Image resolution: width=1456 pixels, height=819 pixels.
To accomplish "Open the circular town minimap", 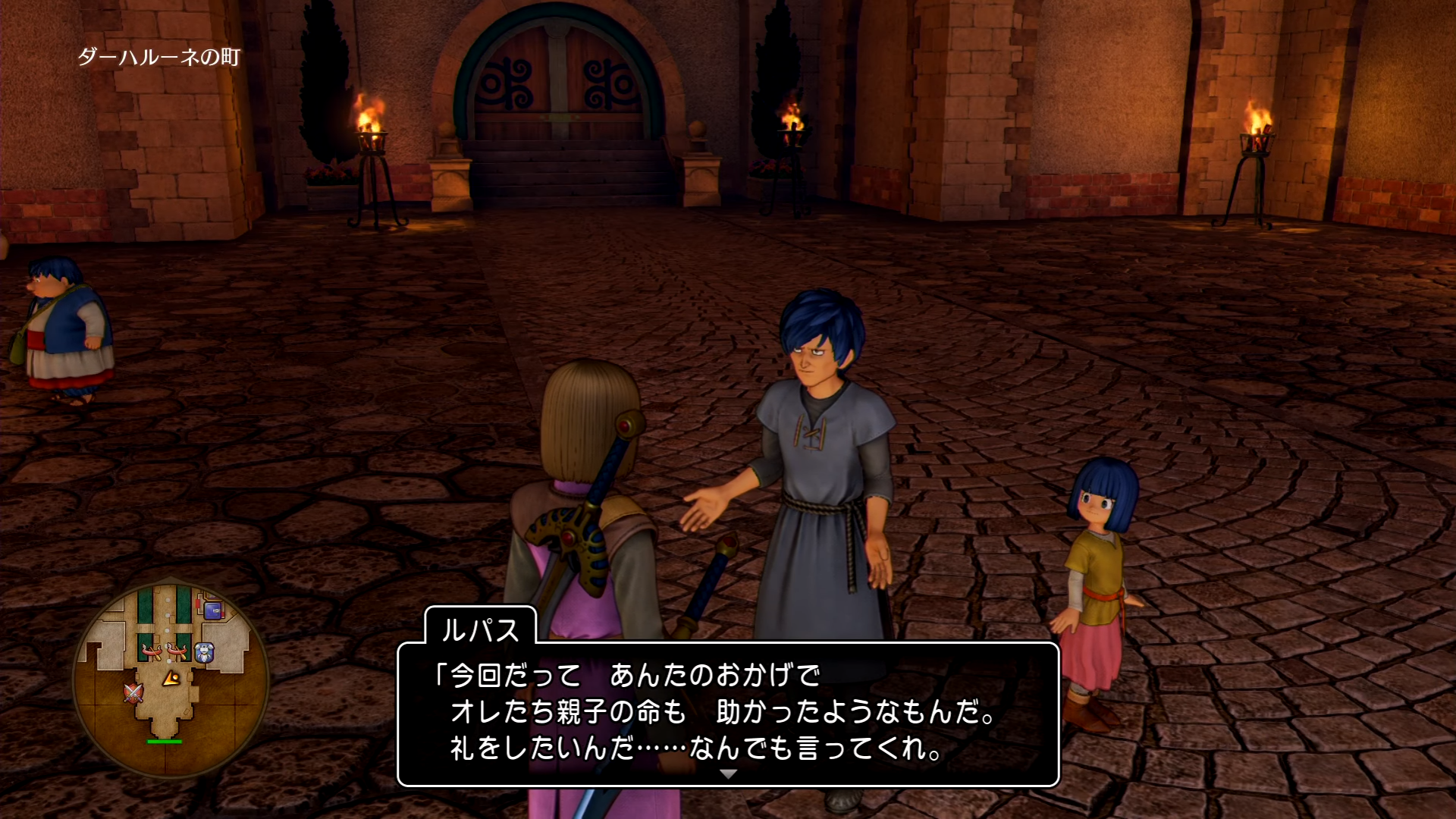I will tap(171, 678).
